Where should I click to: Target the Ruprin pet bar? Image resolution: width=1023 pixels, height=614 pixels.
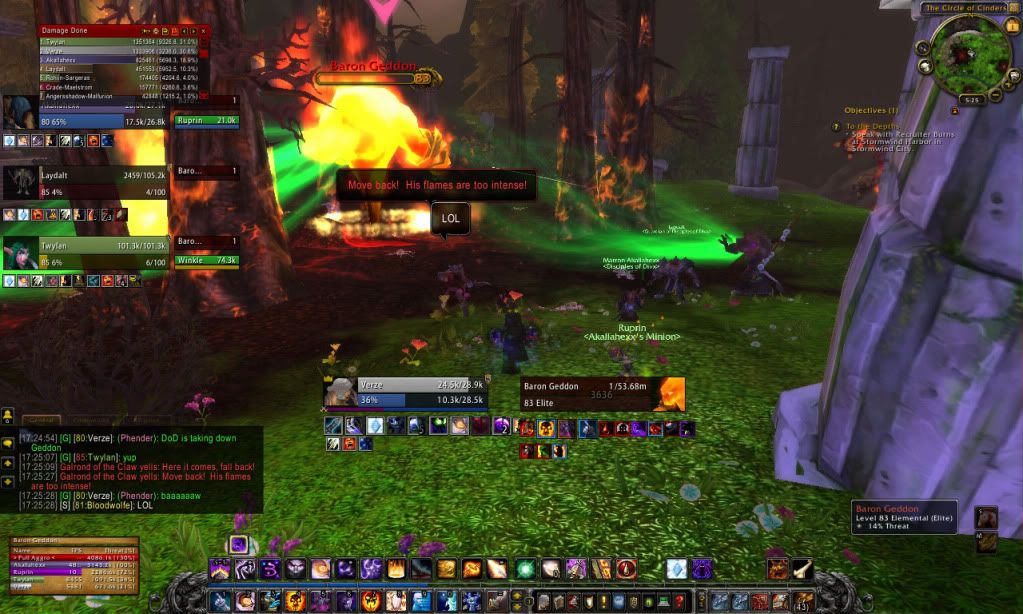point(206,120)
